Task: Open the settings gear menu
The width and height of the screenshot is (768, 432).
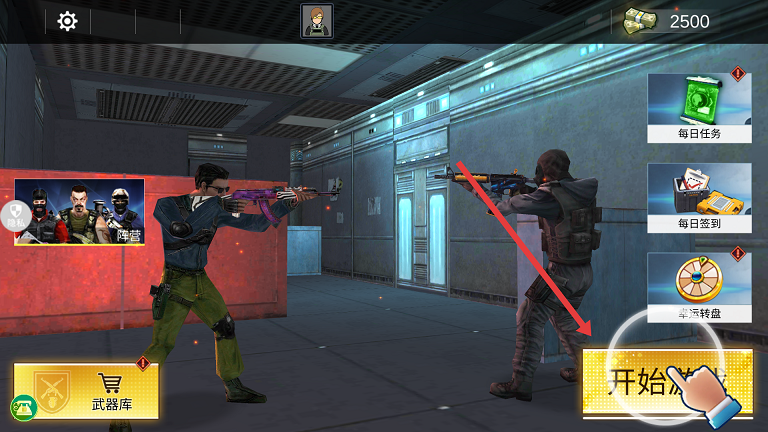Action: pyautogui.click(x=67, y=21)
